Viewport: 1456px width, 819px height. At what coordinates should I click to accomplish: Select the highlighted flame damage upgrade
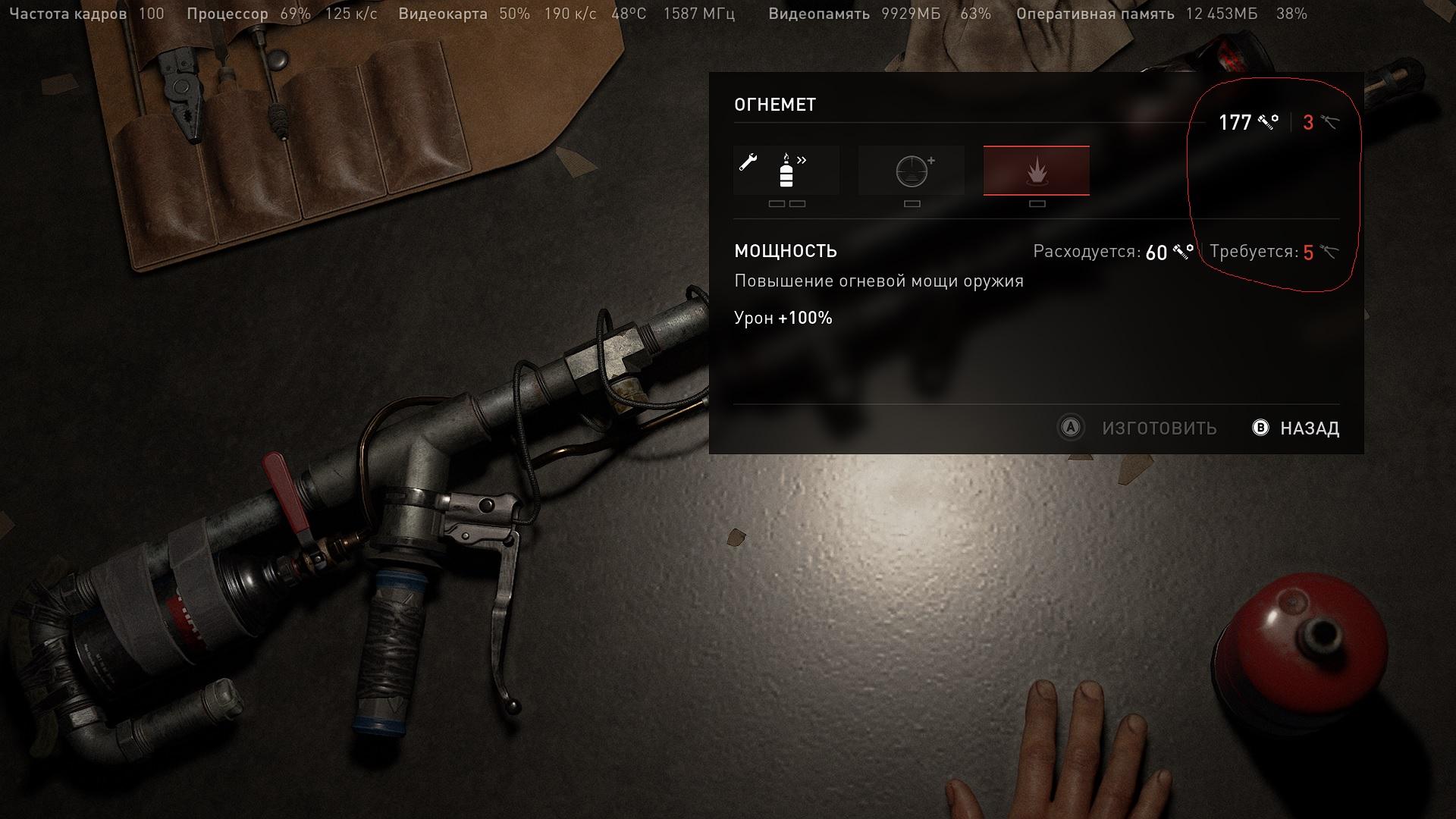point(1036,171)
